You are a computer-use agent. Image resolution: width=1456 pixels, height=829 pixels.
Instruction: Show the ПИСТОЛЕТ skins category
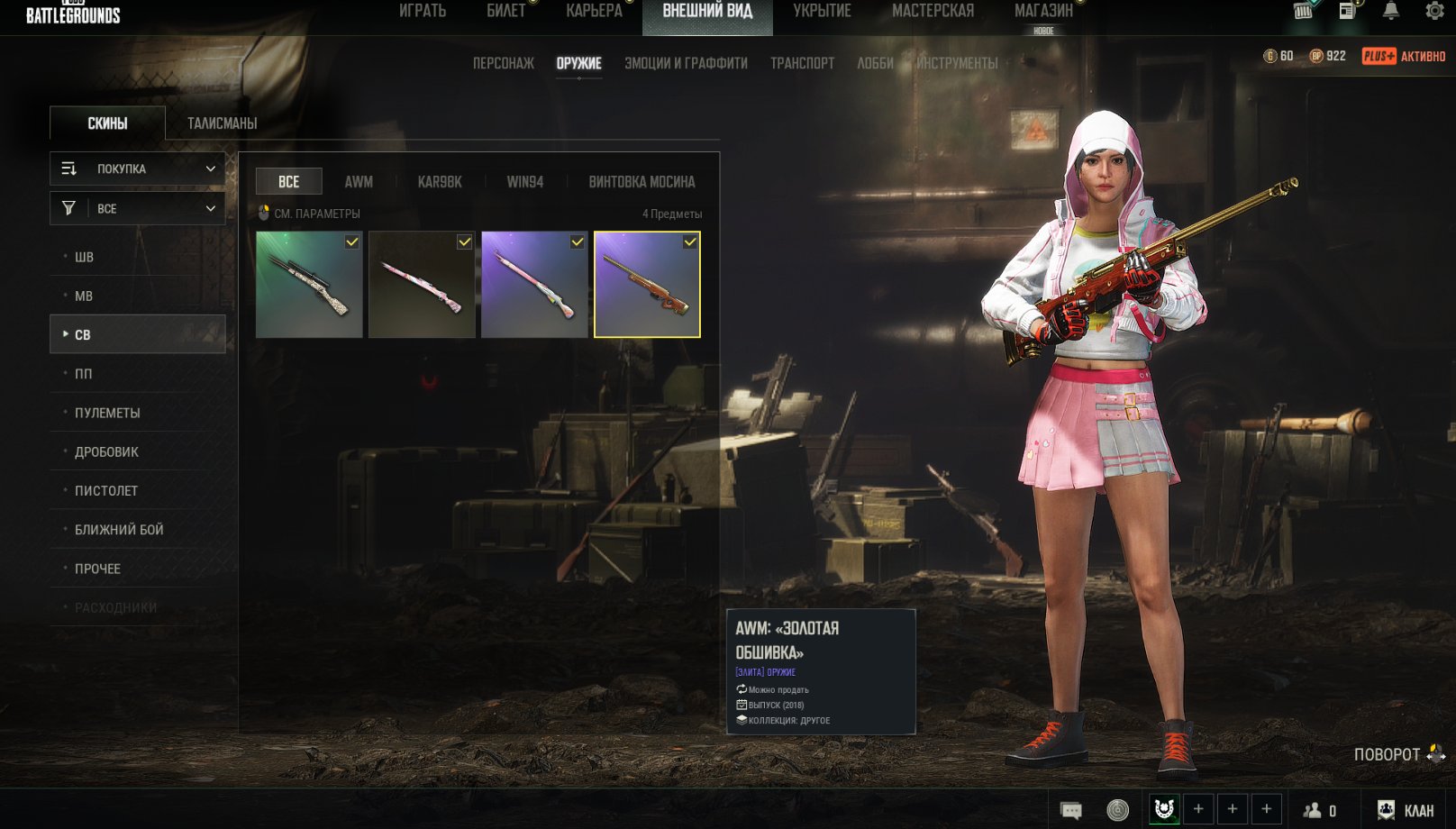pos(106,491)
